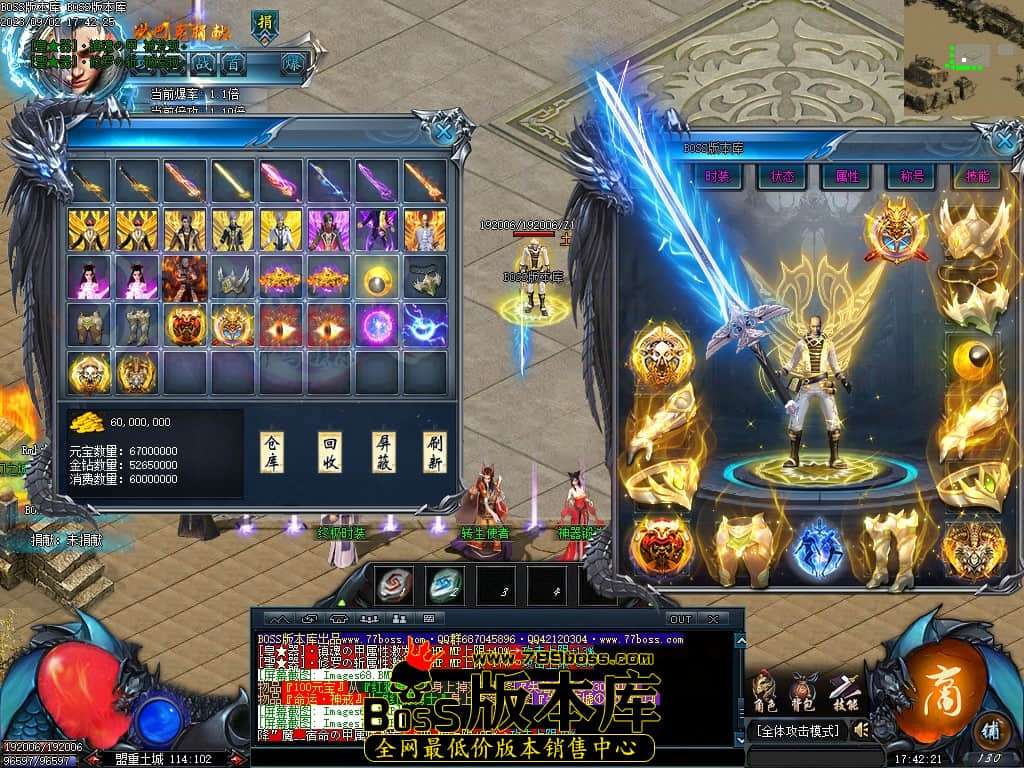Close the character equipment panel
1024x768 pixels.
(1000, 141)
